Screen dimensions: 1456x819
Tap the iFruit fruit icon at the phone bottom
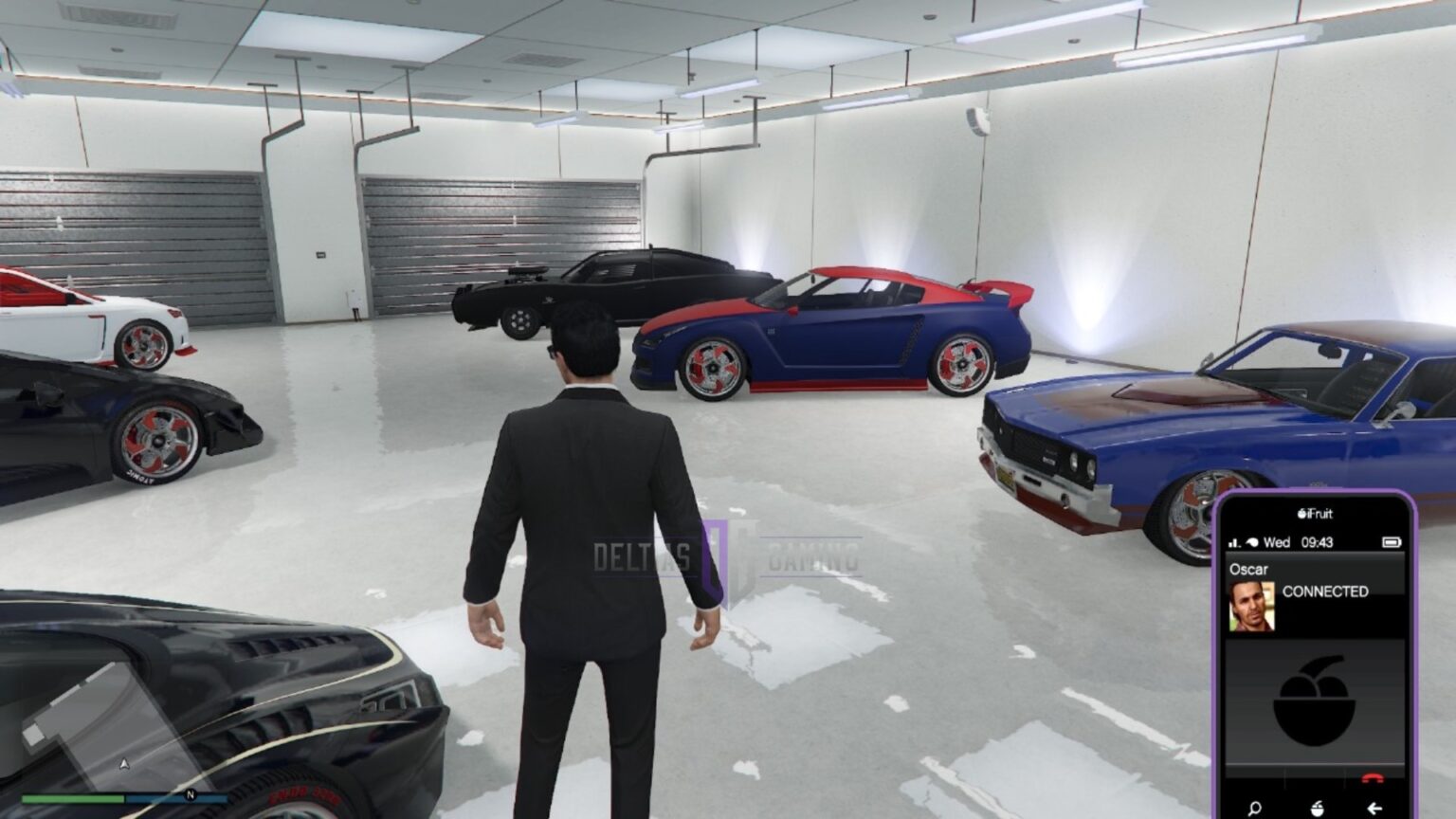(1317, 806)
